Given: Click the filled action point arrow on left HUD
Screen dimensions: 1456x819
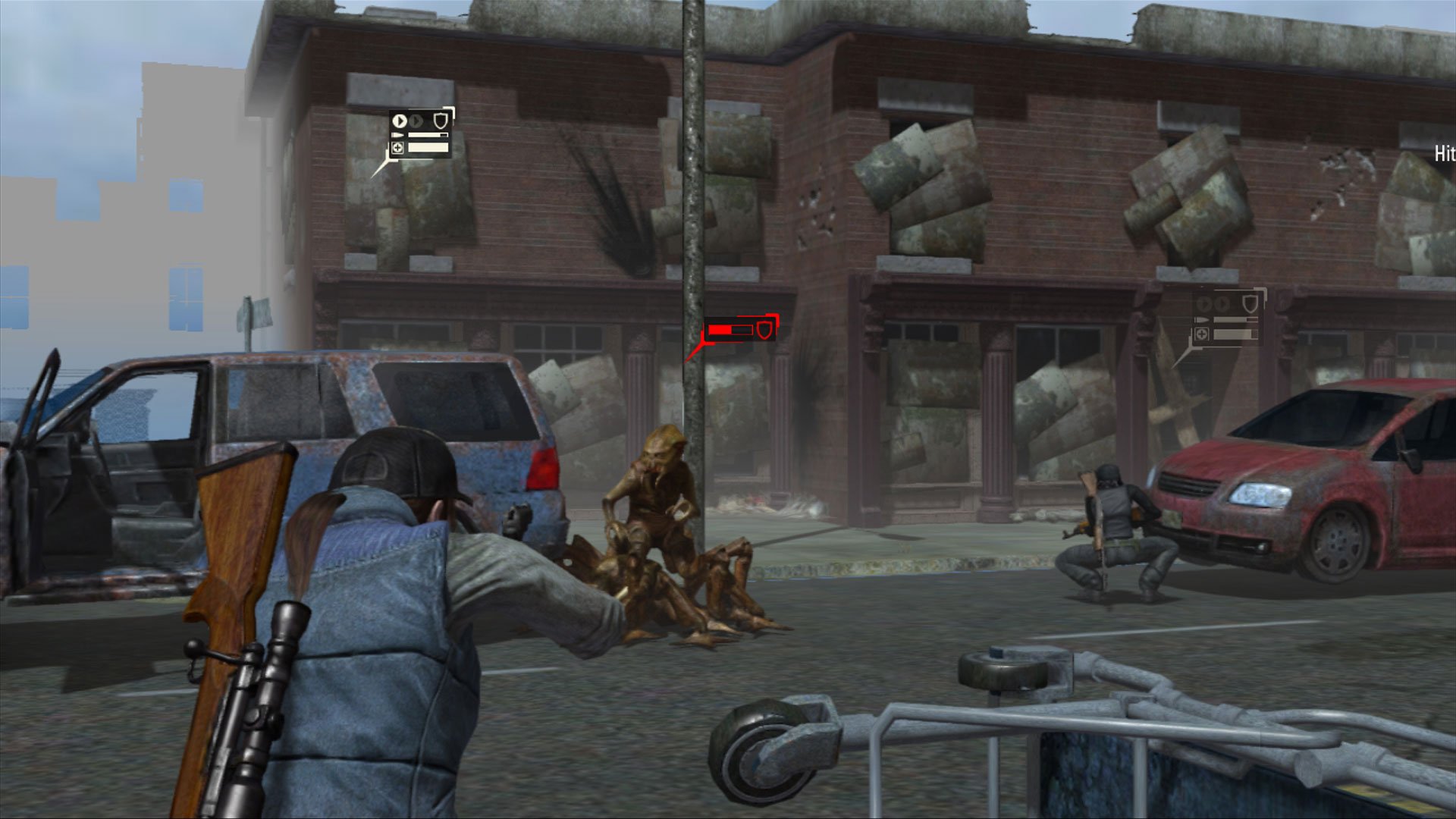Looking at the screenshot, I should click(x=400, y=121).
